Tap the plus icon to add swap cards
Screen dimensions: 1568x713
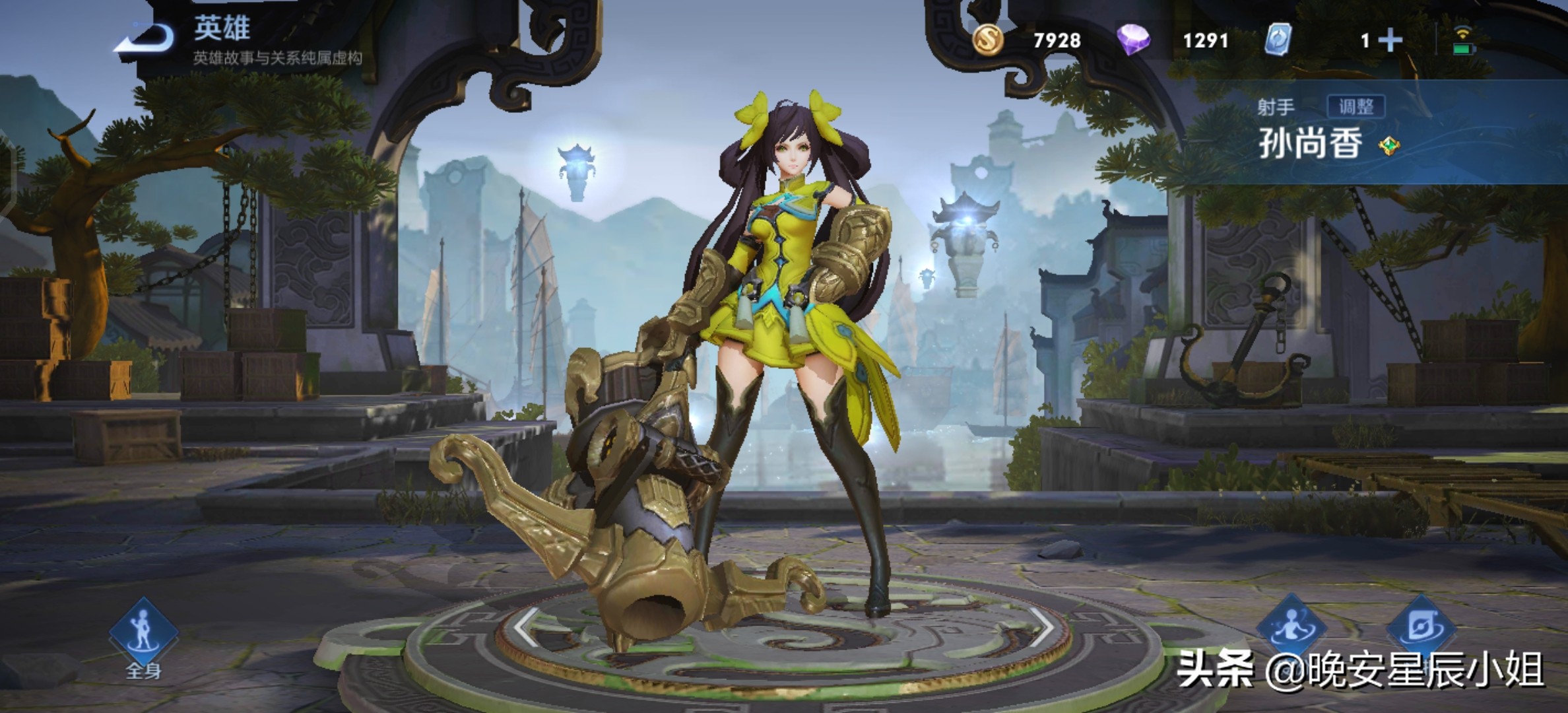pyautogui.click(x=1390, y=41)
